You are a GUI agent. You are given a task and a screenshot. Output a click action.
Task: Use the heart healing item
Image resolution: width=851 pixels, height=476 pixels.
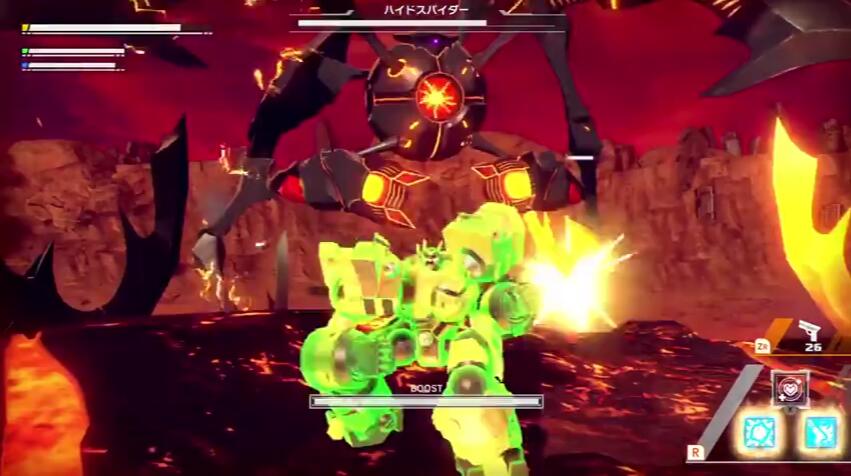pos(790,388)
